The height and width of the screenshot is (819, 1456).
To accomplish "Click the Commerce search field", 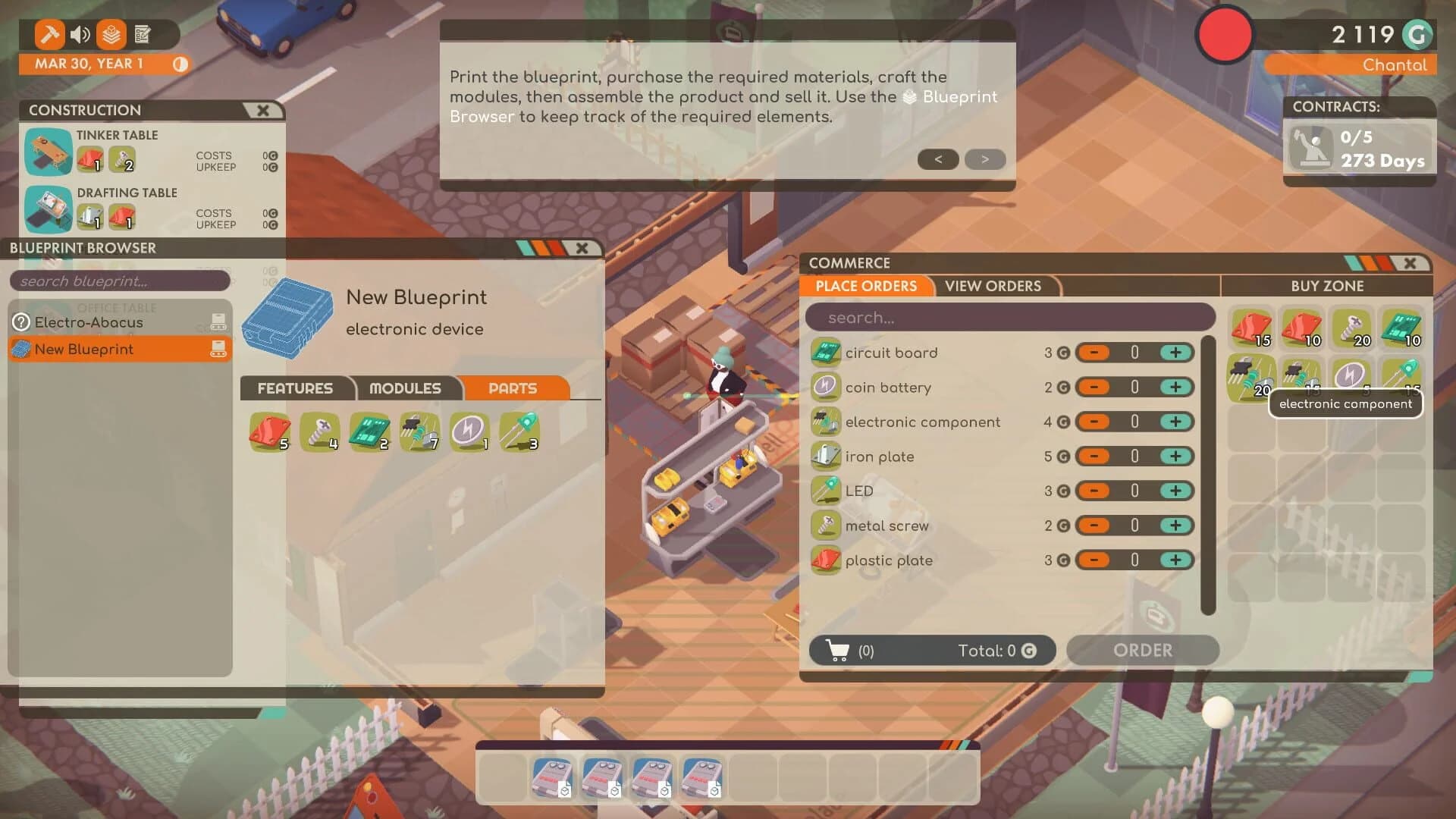I will [x=1009, y=317].
